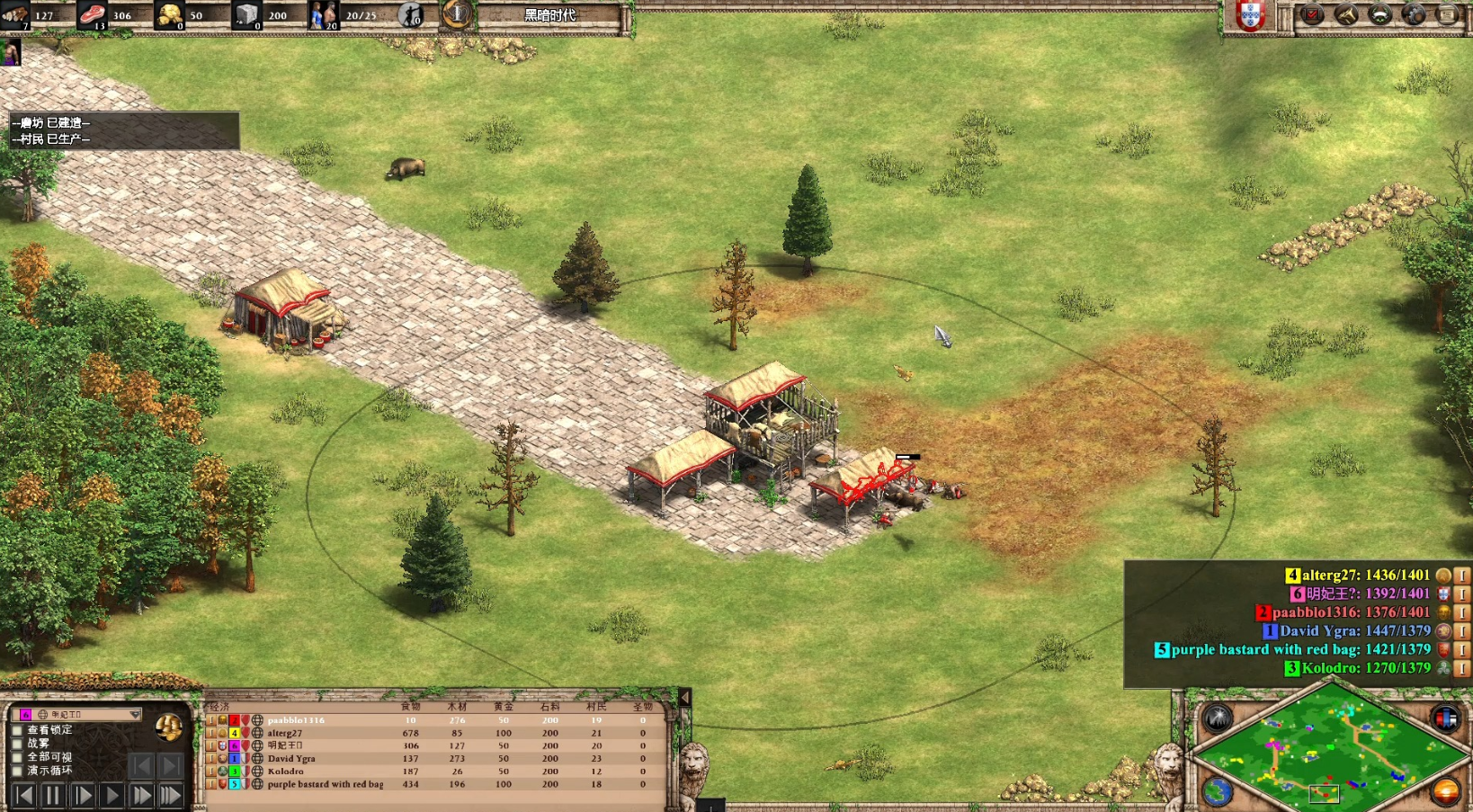Toggle the 演示循环 (loop replay) checkbox
This screenshot has width=1473, height=812.
[17, 771]
